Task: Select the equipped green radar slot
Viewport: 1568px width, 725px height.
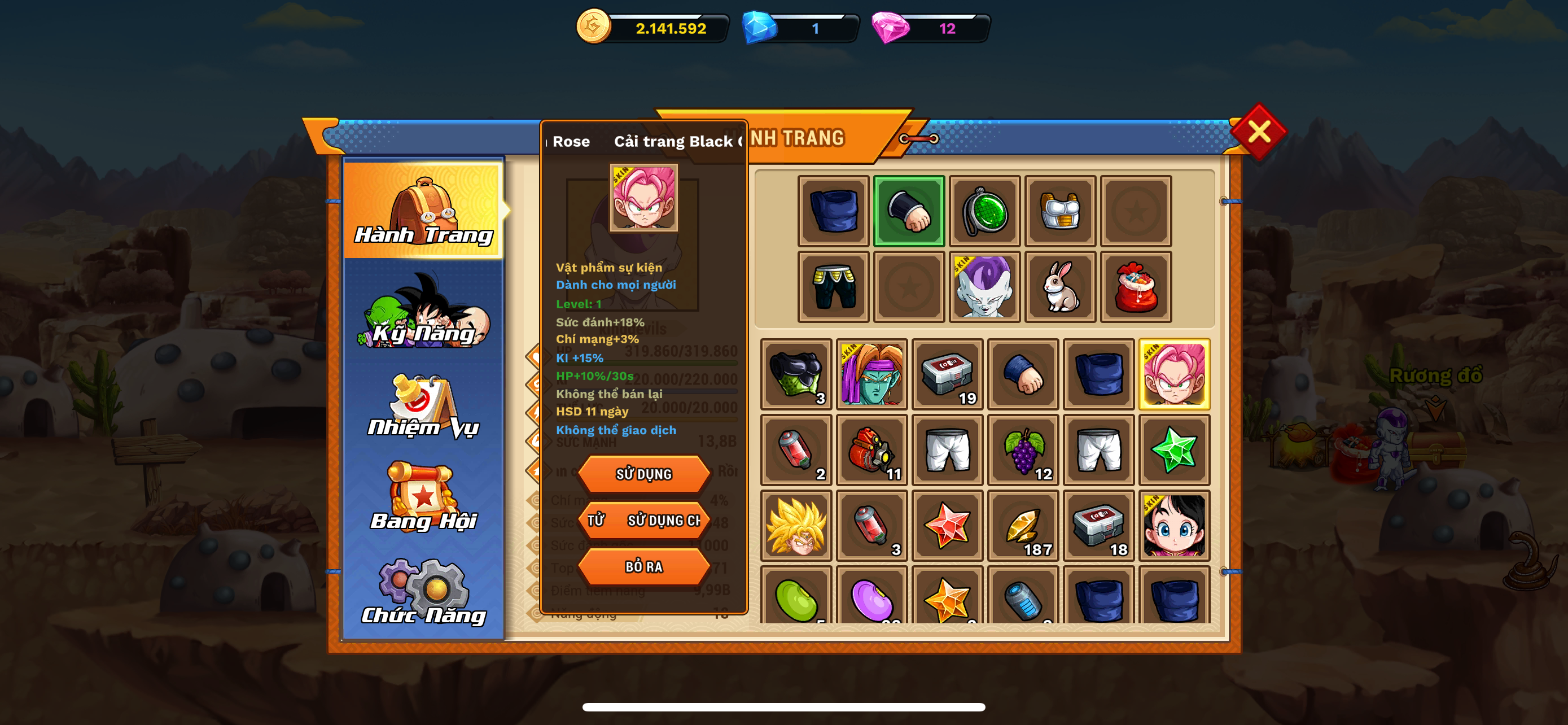Action: [x=984, y=211]
